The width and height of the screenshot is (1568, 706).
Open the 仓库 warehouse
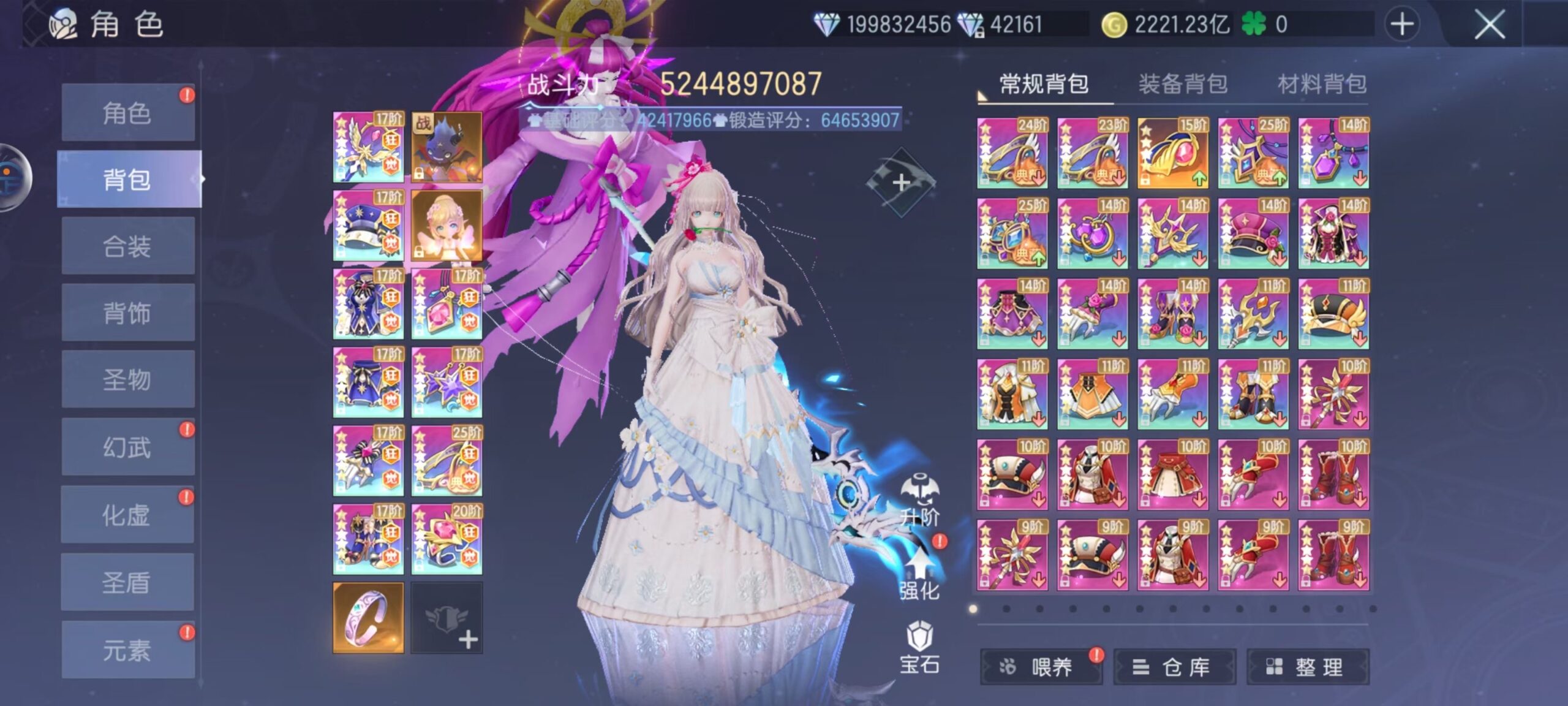click(1174, 667)
